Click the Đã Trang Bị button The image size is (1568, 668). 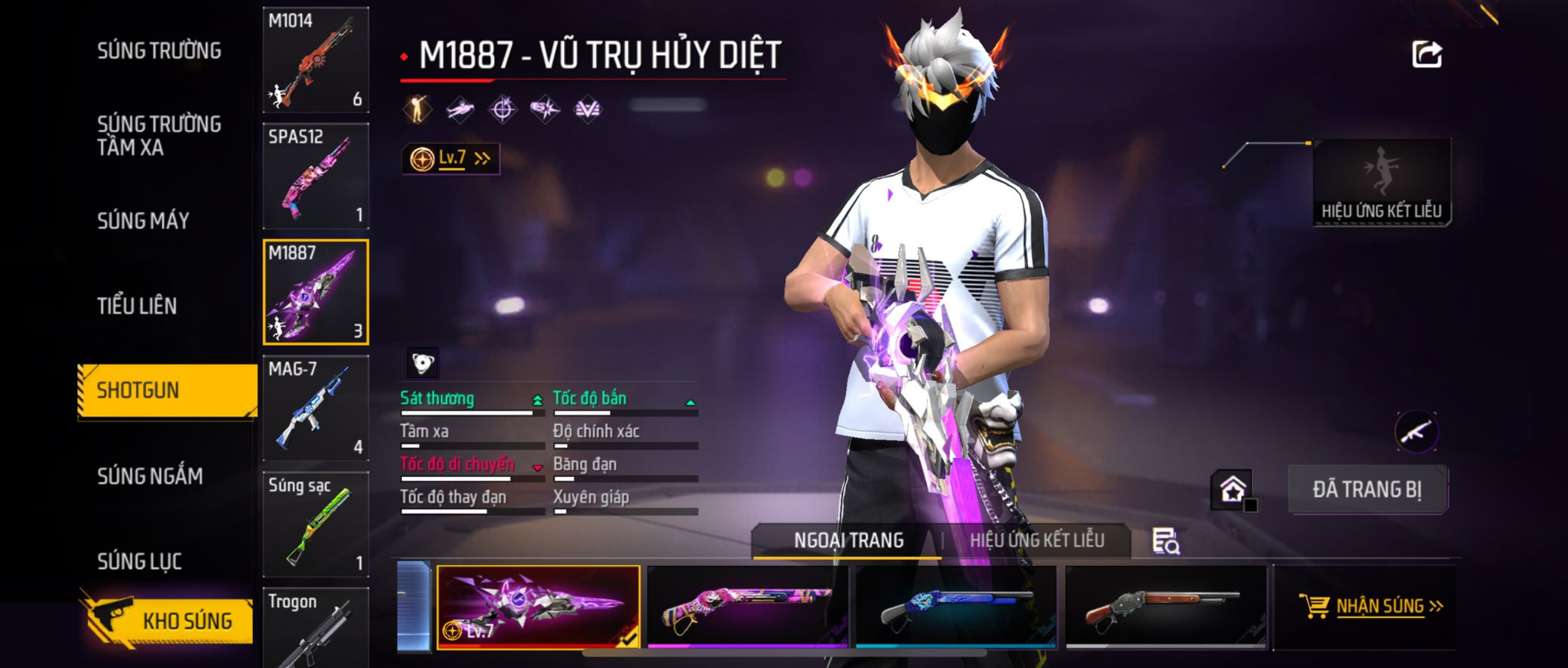click(x=1367, y=490)
